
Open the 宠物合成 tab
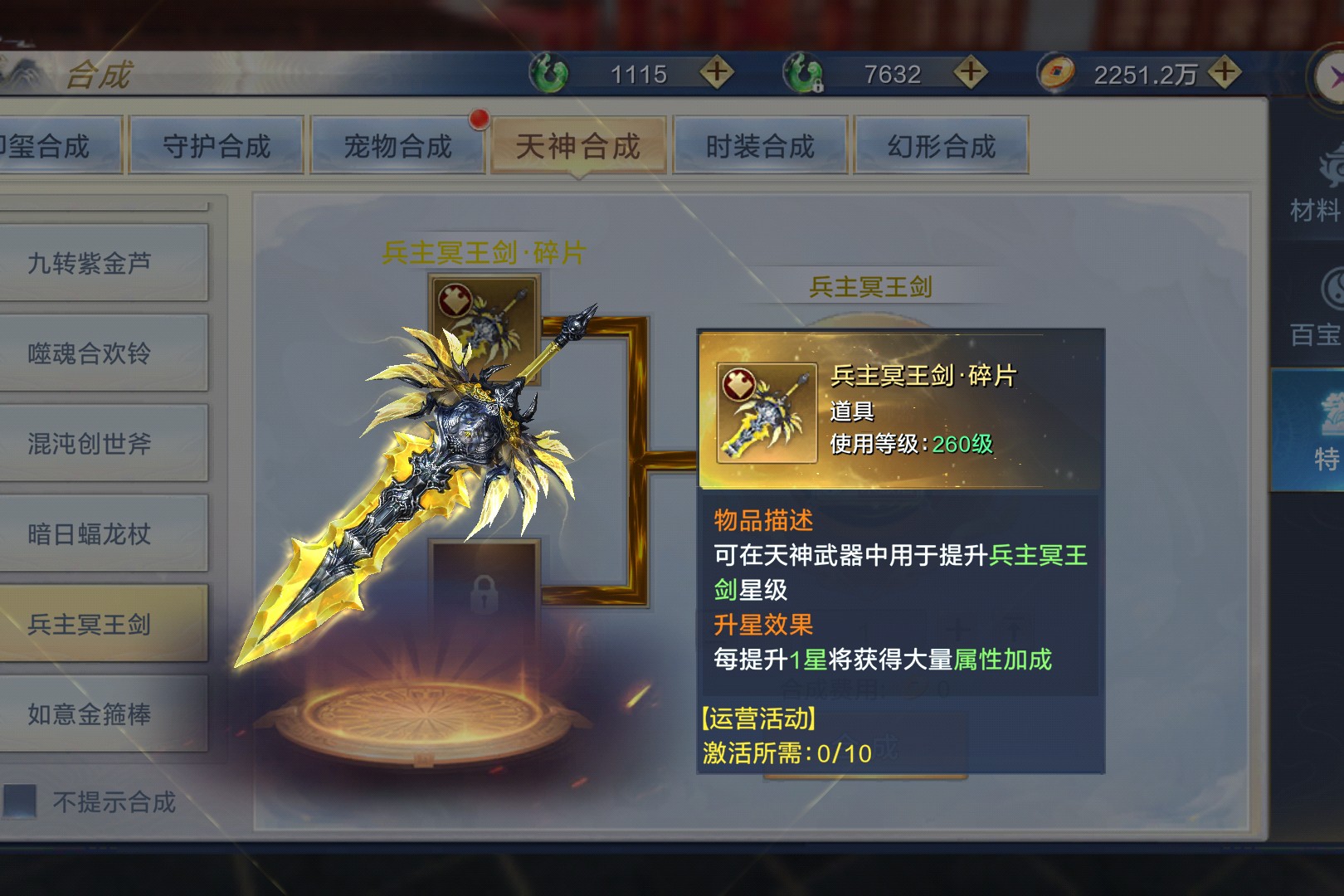click(x=397, y=146)
